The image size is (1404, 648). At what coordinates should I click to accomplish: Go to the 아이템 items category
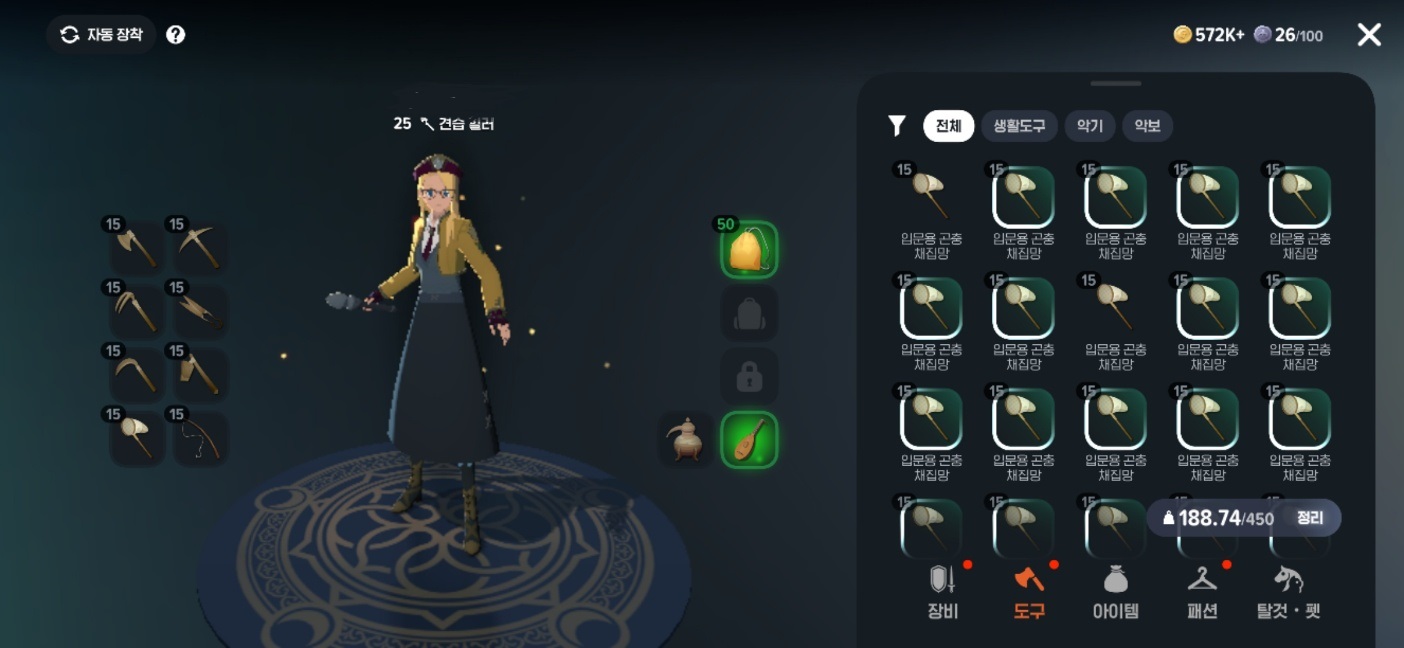tap(1115, 592)
